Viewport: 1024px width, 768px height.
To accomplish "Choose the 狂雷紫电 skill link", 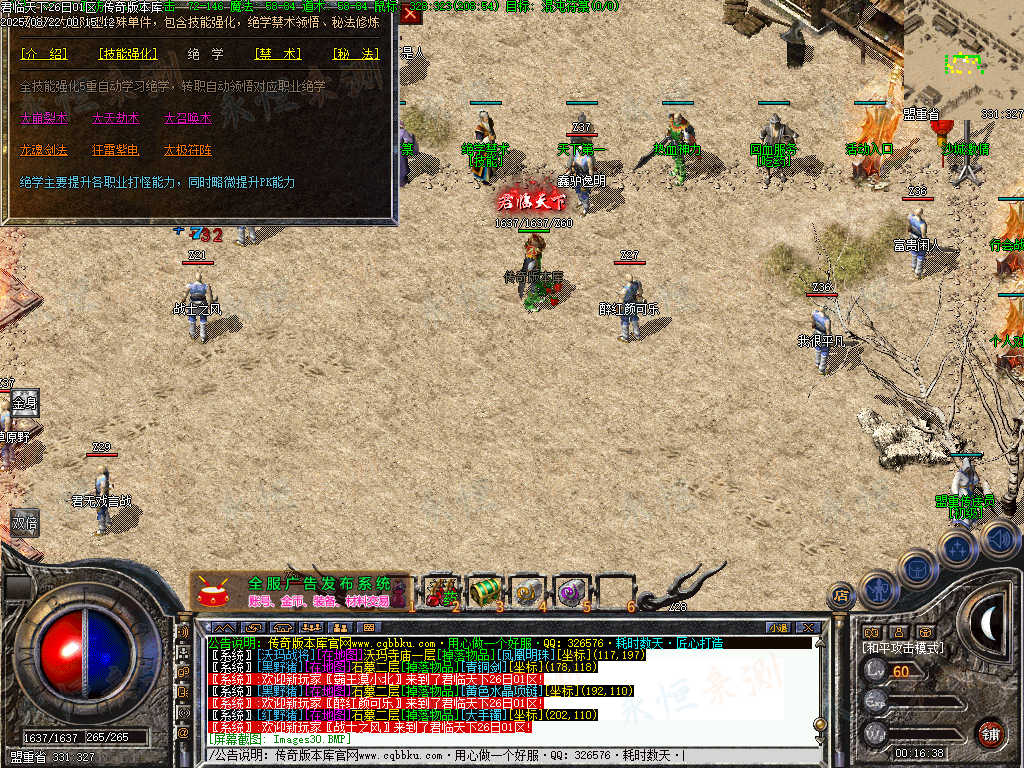I will [x=115, y=150].
